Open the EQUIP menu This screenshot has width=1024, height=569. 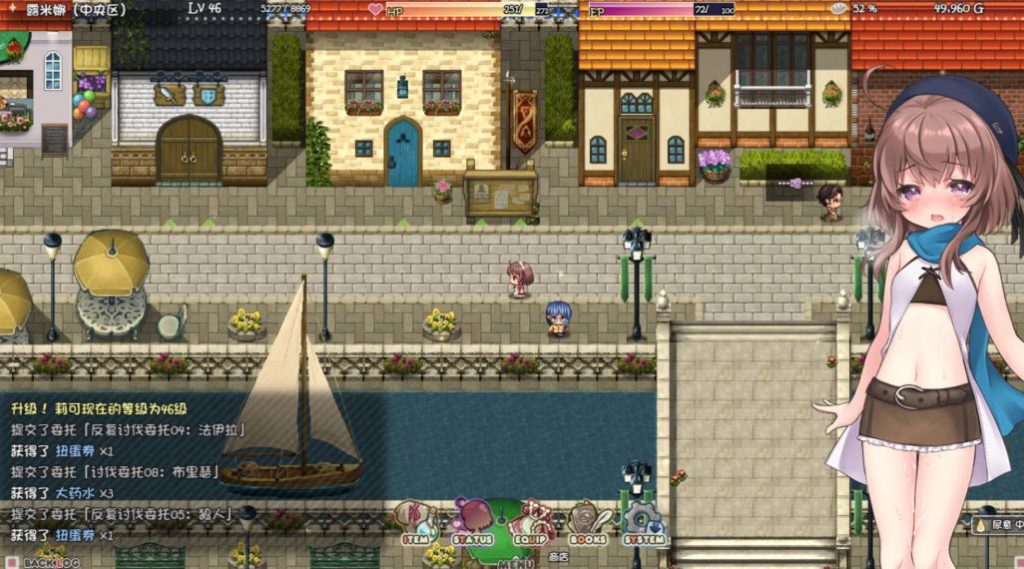click(x=531, y=524)
